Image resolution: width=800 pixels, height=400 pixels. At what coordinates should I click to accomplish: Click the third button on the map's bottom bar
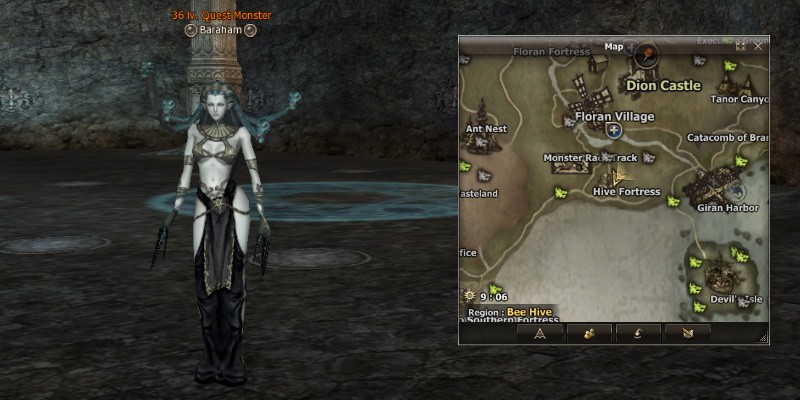click(637, 333)
